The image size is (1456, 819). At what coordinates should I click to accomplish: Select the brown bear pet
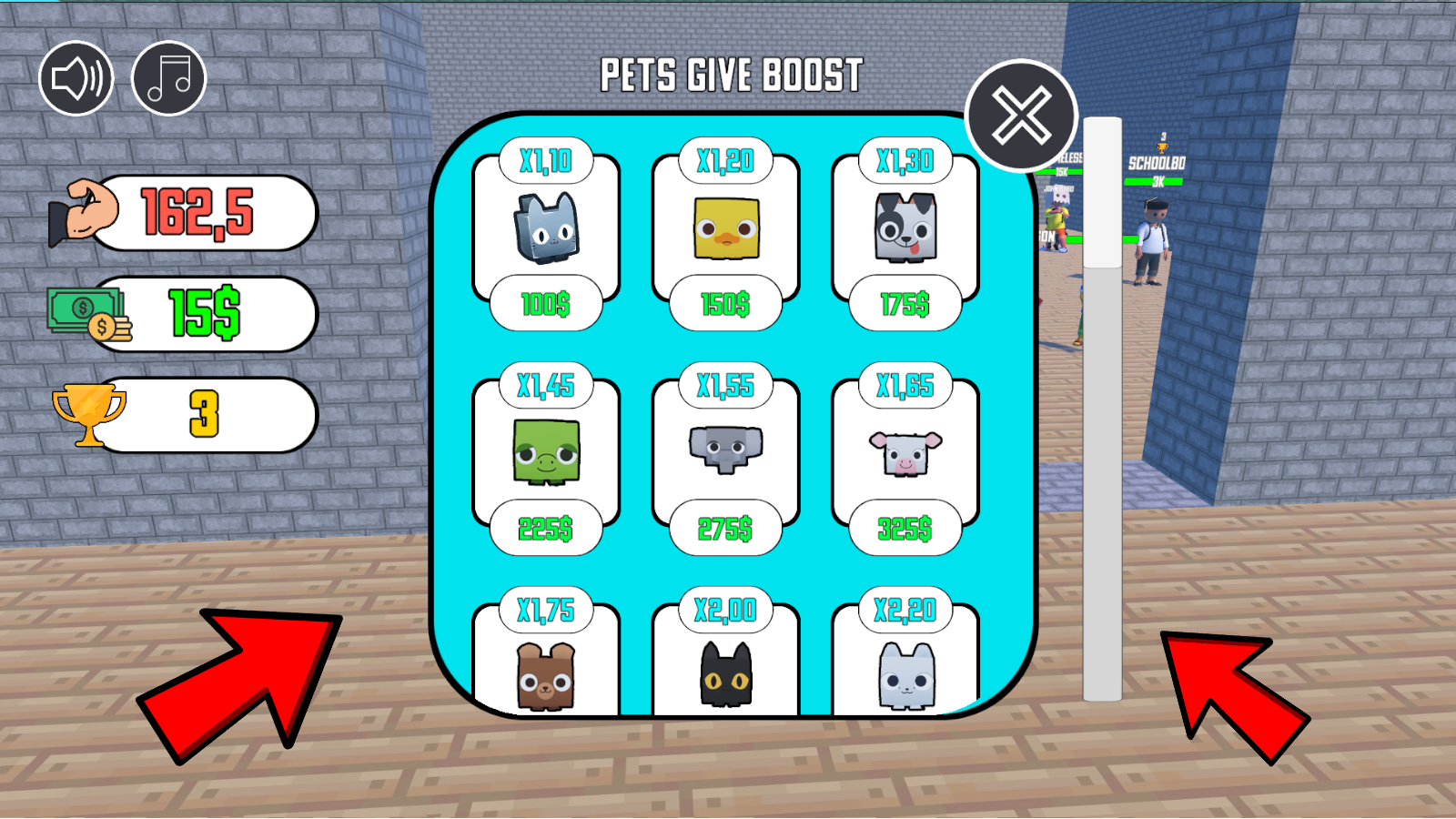point(547,678)
